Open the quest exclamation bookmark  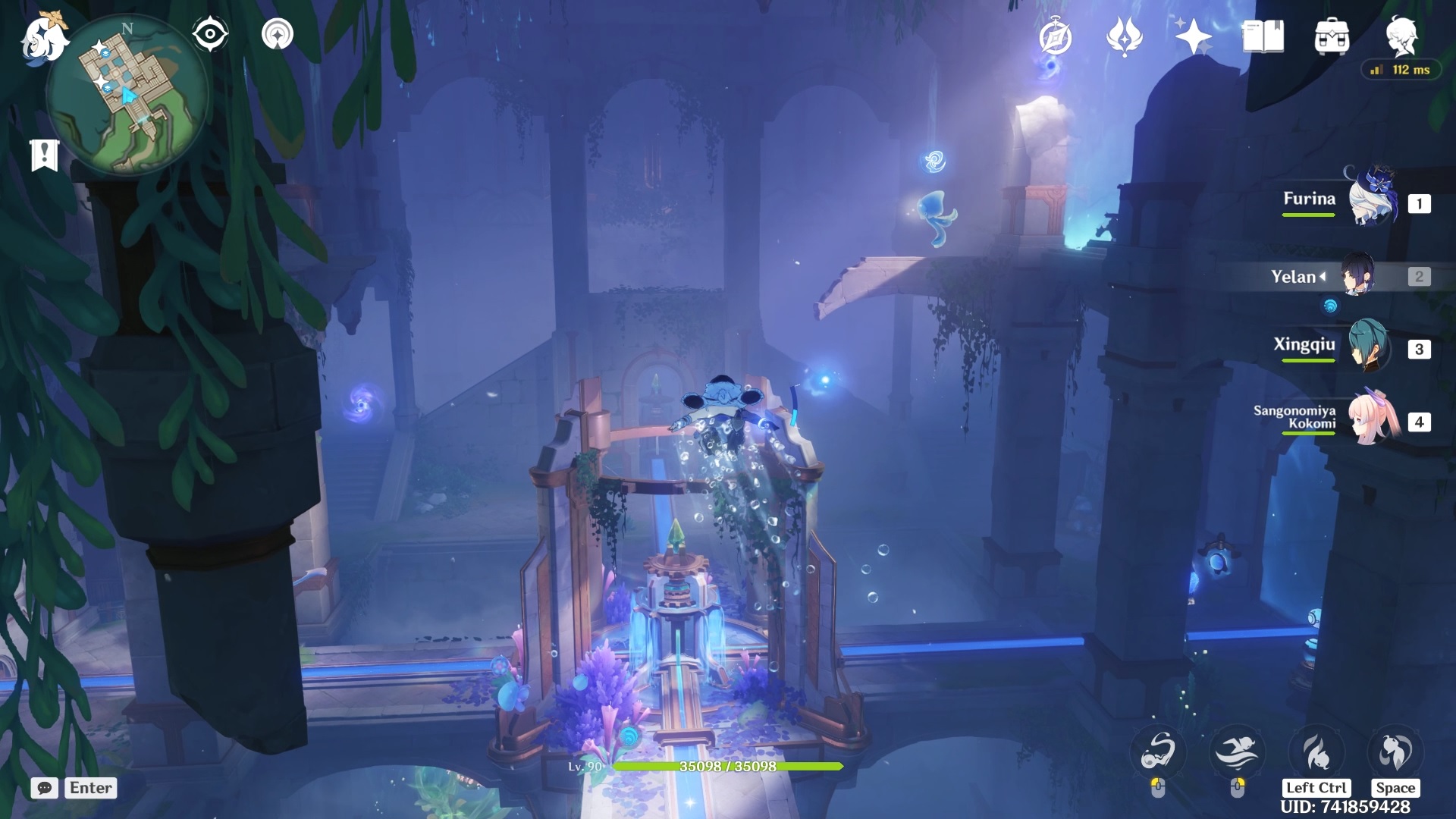click(x=44, y=155)
